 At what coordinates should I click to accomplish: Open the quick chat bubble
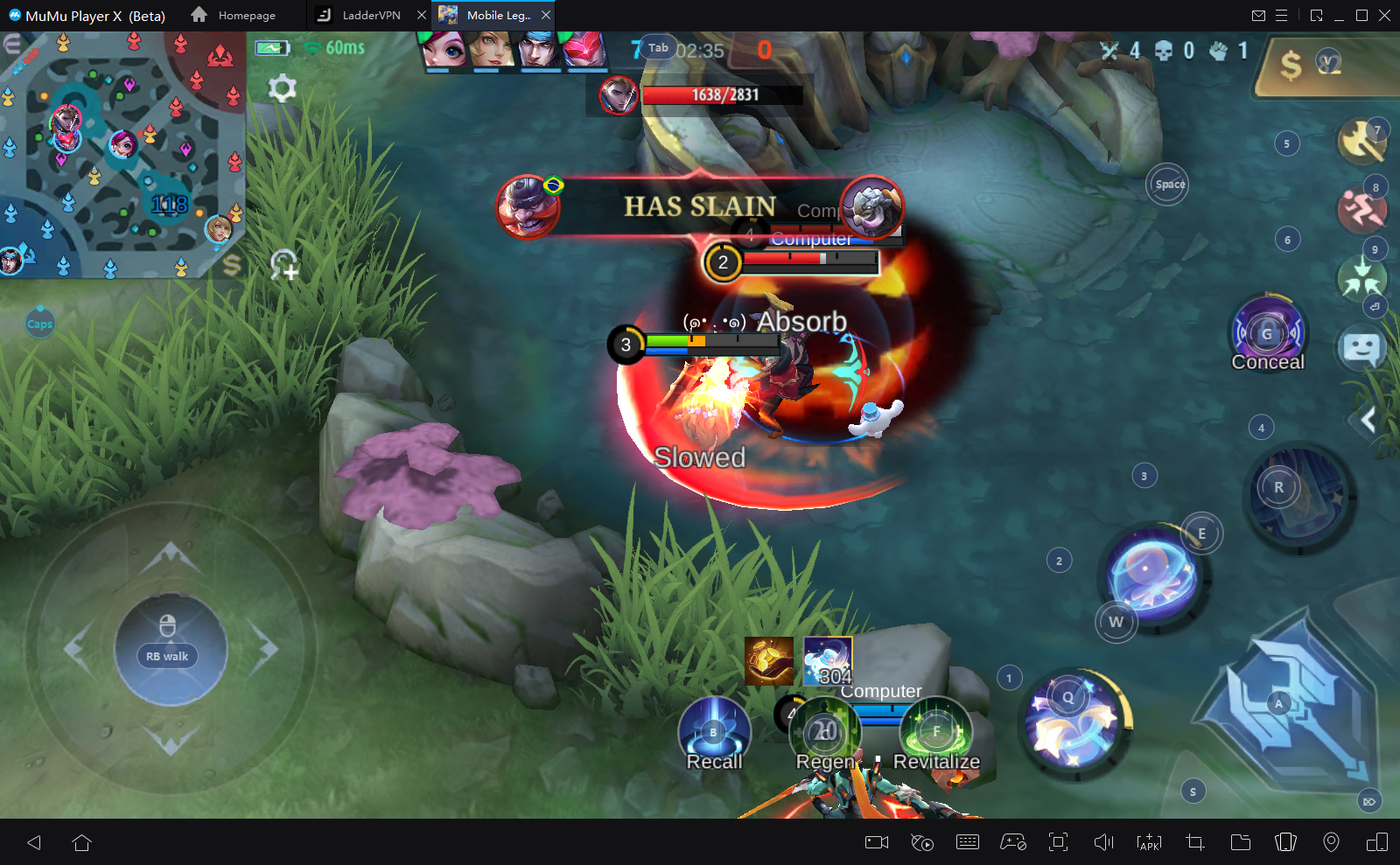pyautogui.click(x=1361, y=349)
